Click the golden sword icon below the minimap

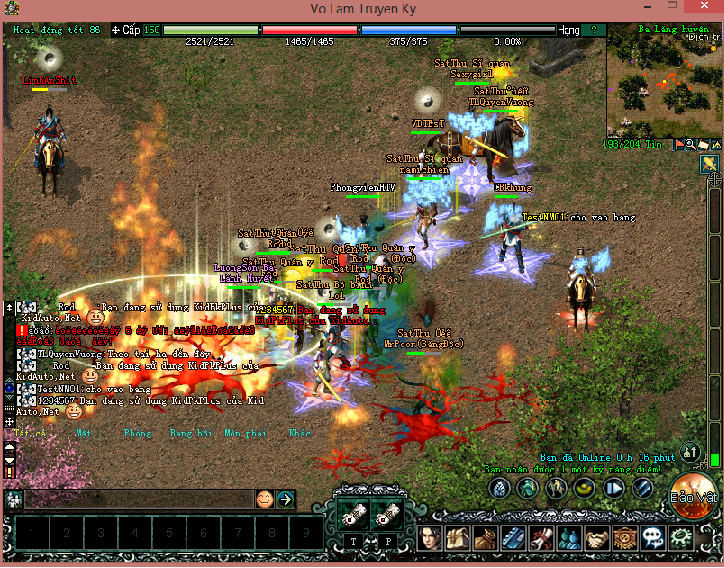(710, 163)
